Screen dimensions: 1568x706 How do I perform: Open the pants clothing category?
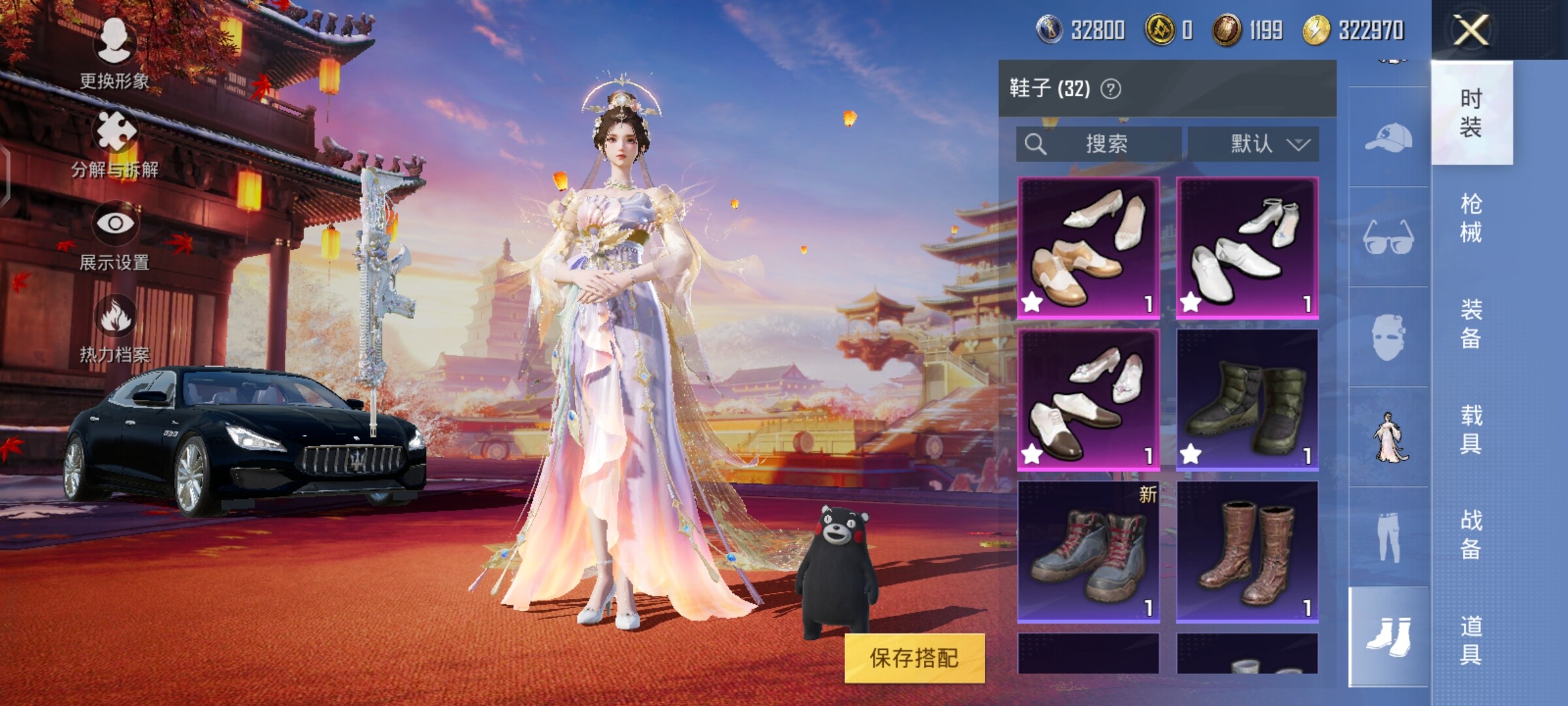(x=1388, y=536)
